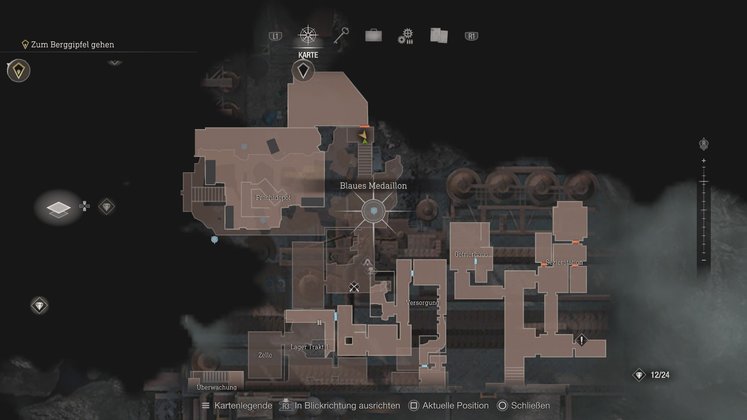Open the Karte map tab
The width and height of the screenshot is (747, 420).
click(x=306, y=36)
